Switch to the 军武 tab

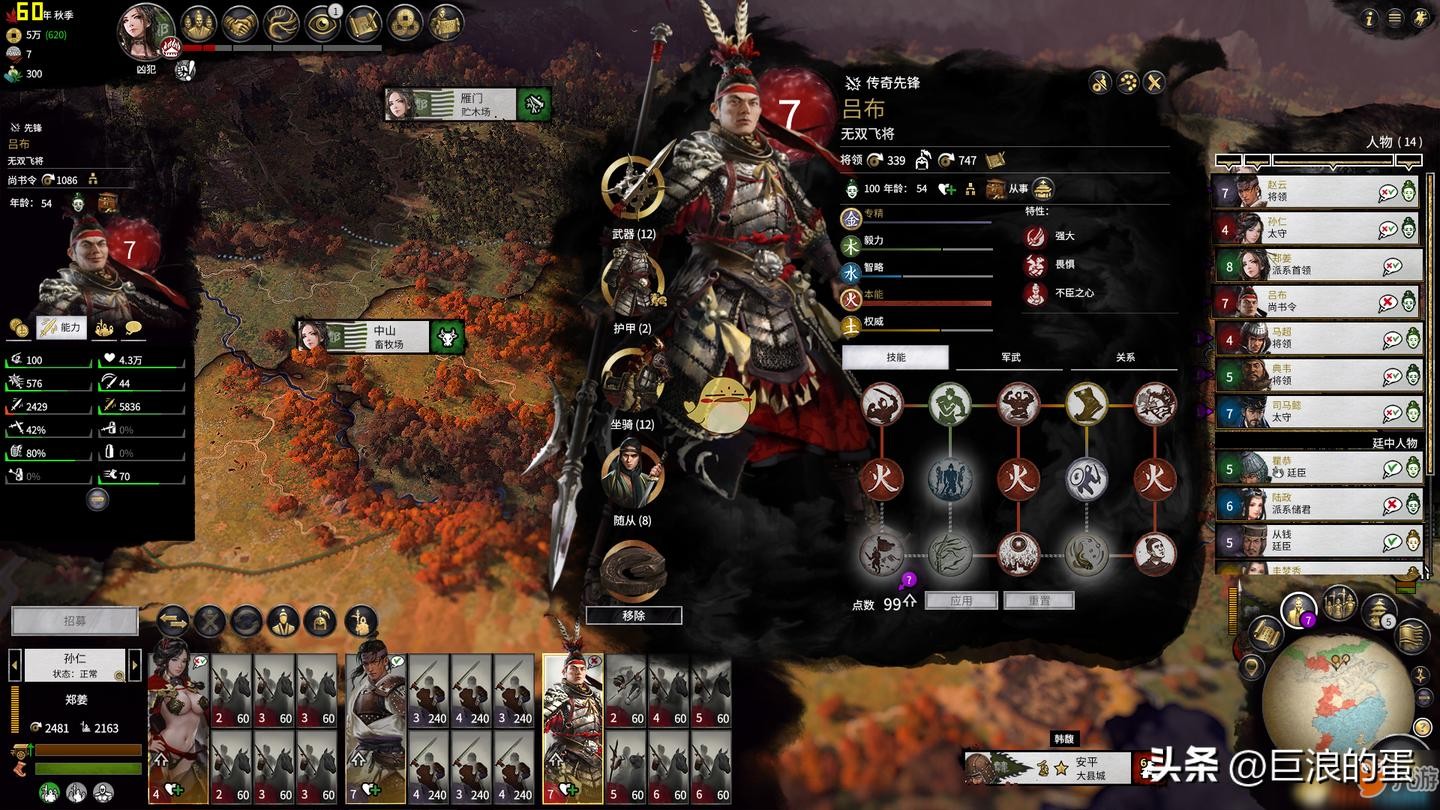pos(1010,358)
